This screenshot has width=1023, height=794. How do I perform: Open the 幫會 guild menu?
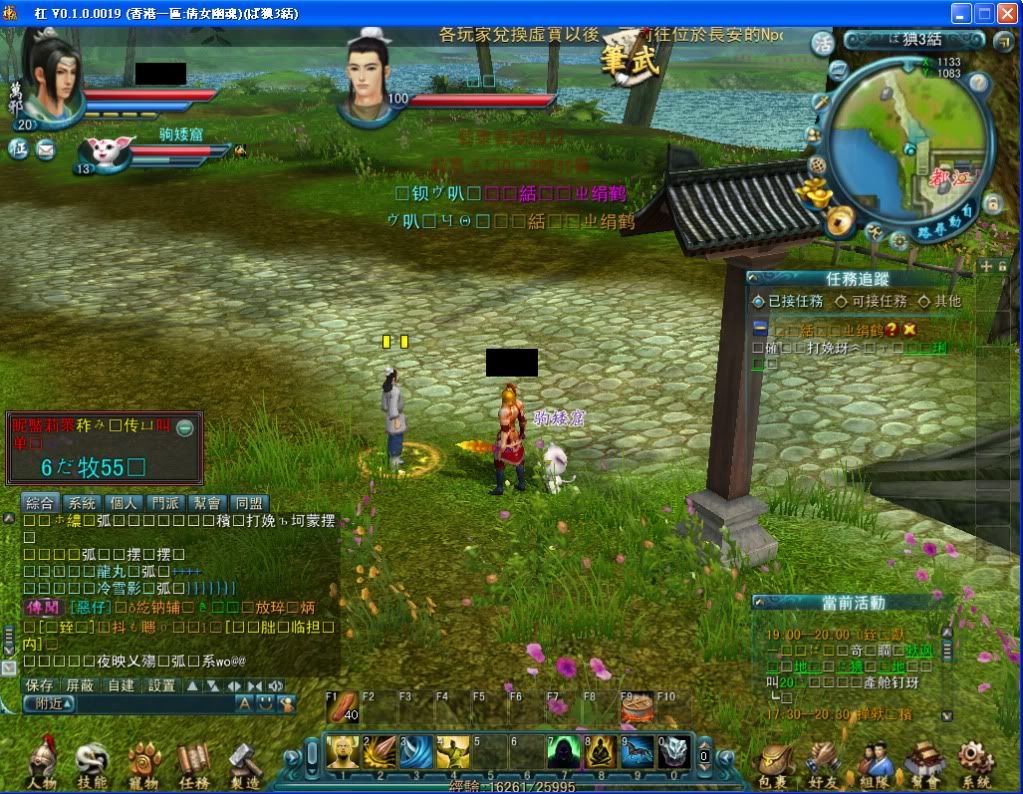click(x=924, y=763)
